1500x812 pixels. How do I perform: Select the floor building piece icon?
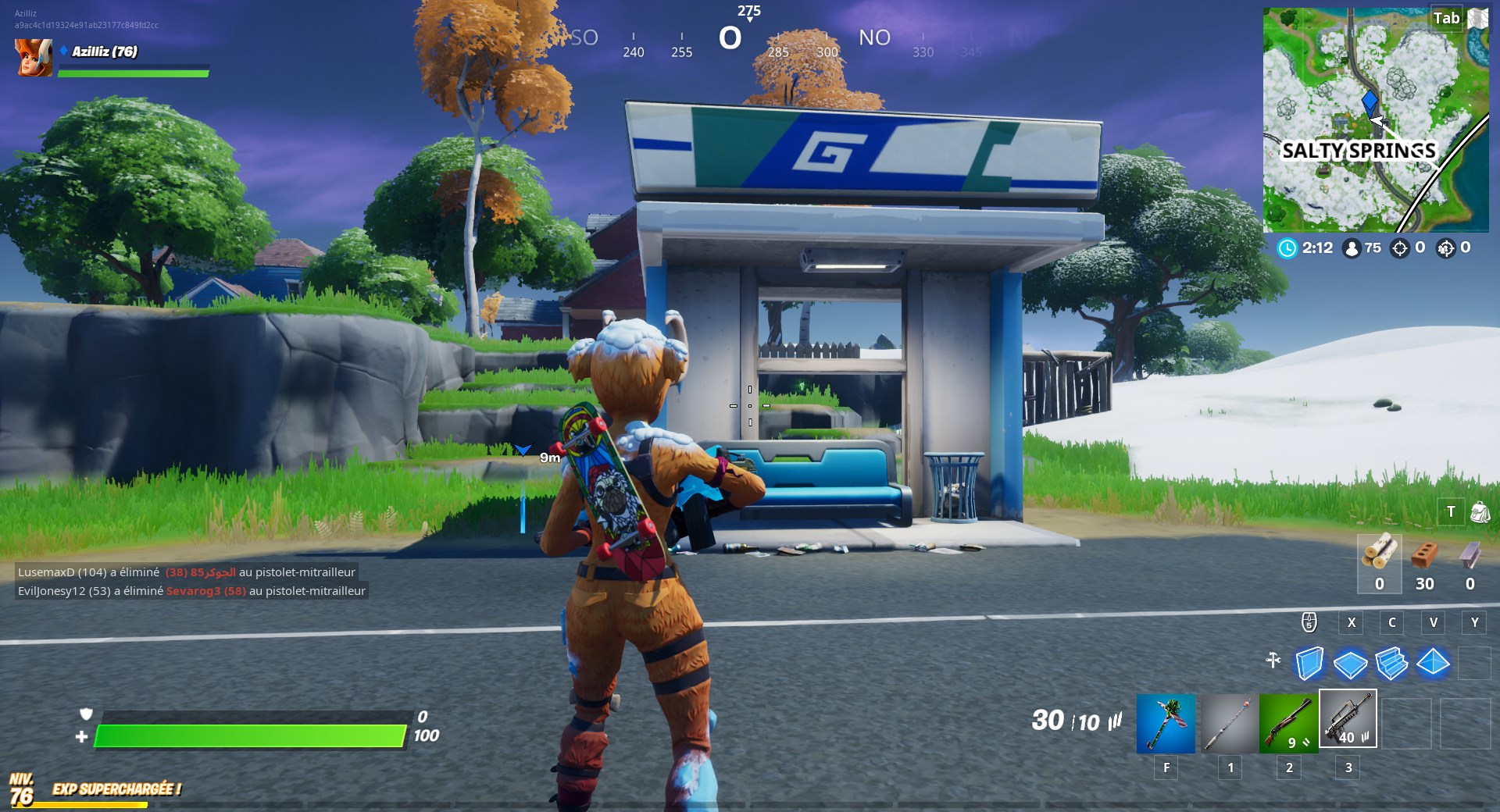pyautogui.click(x=1352, y=664)
